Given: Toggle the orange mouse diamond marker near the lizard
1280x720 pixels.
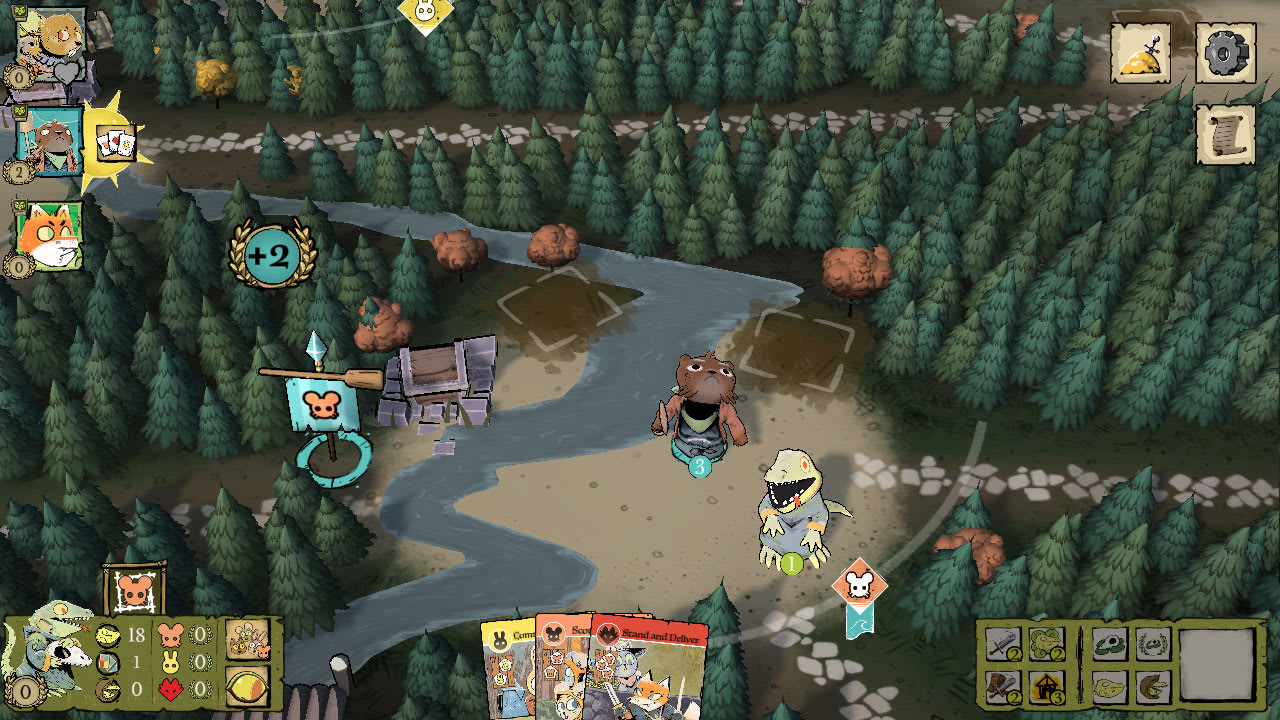Looking at the screenshot, I should (857, 582).
